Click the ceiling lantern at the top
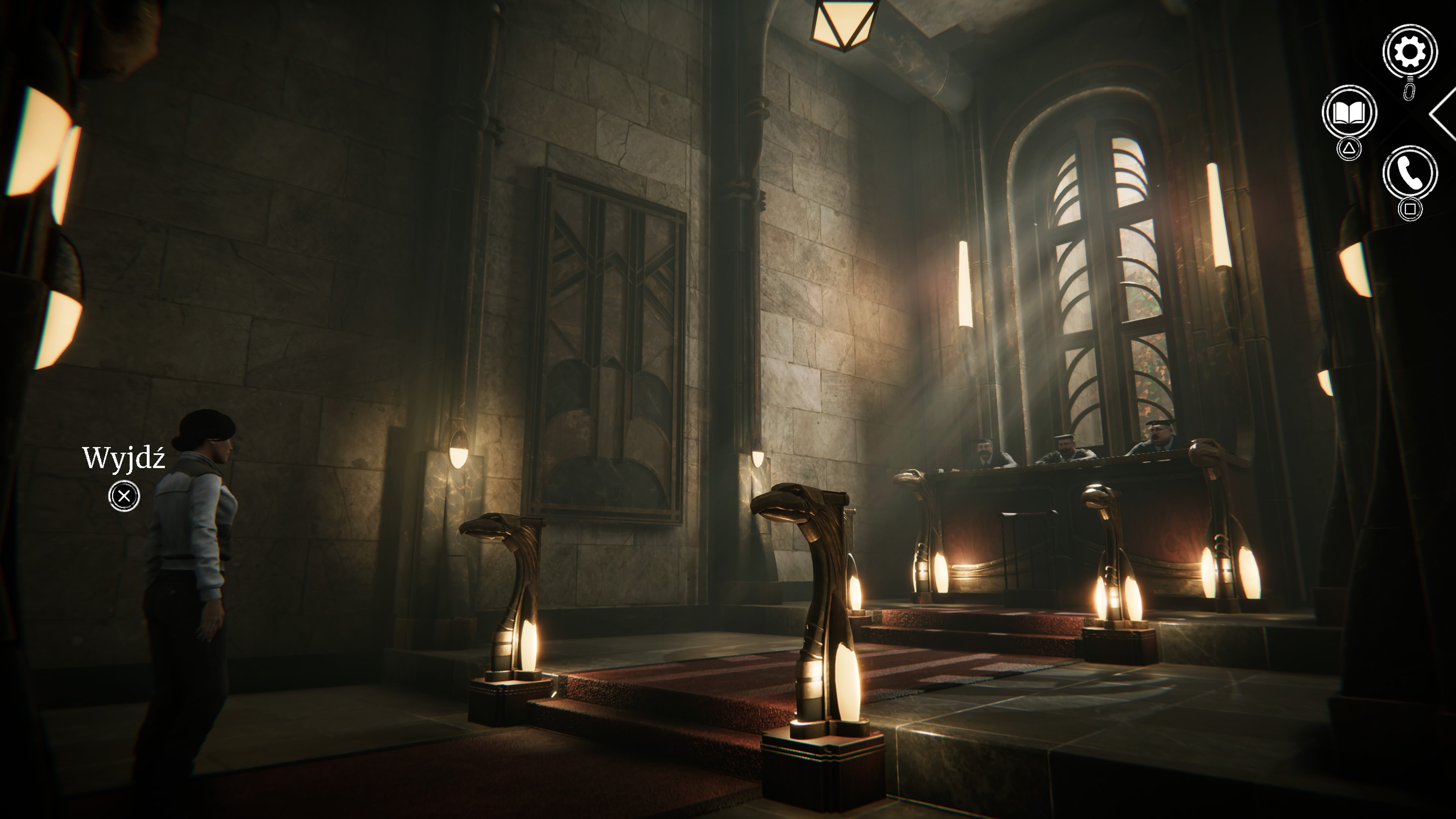 [843, 24]
